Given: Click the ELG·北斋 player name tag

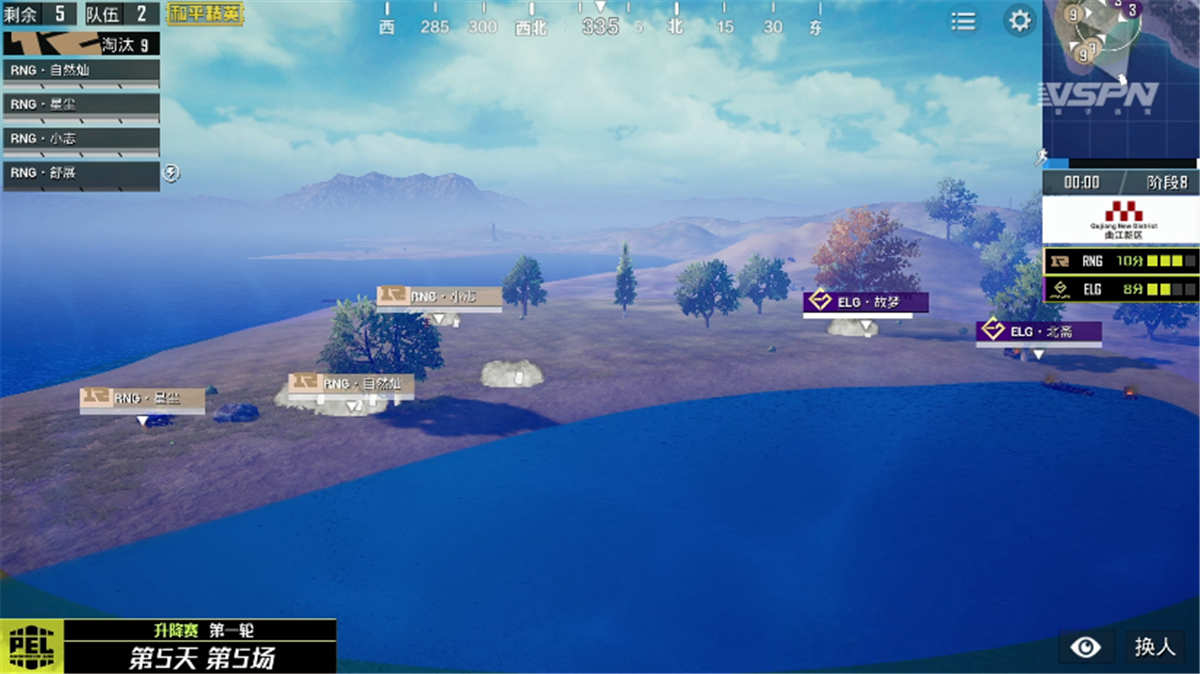Looking at the screenshot, I should tap(1039, 332).
